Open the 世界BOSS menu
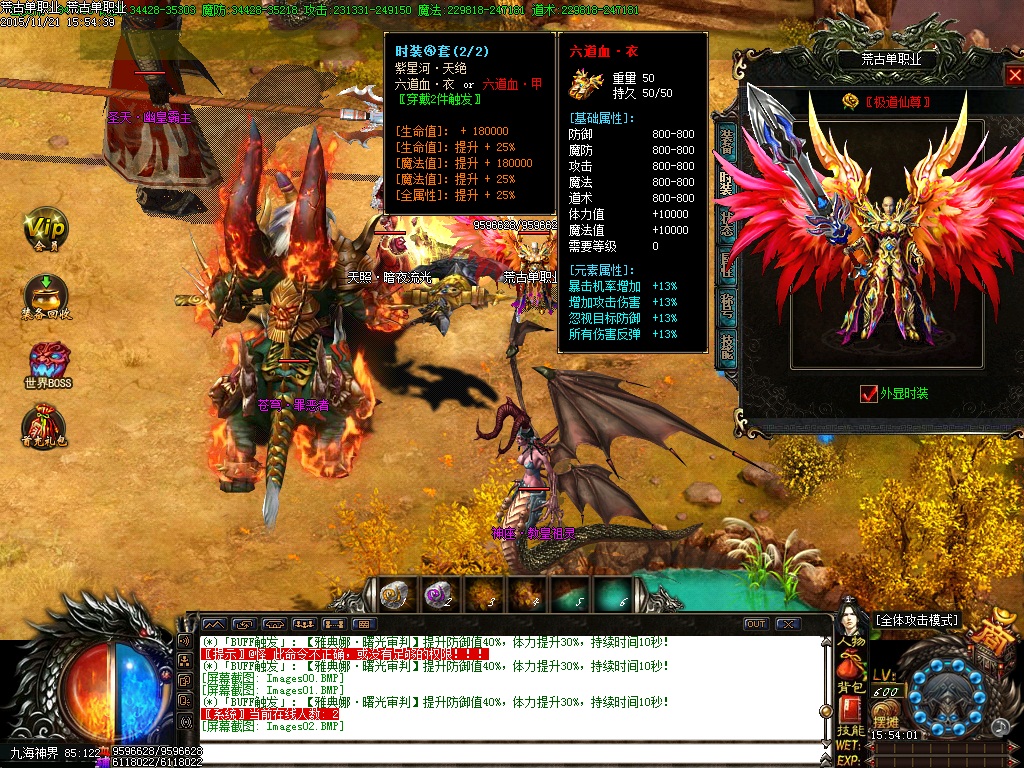This screenshot has height=768, width=1024. [x=48, y=363]
